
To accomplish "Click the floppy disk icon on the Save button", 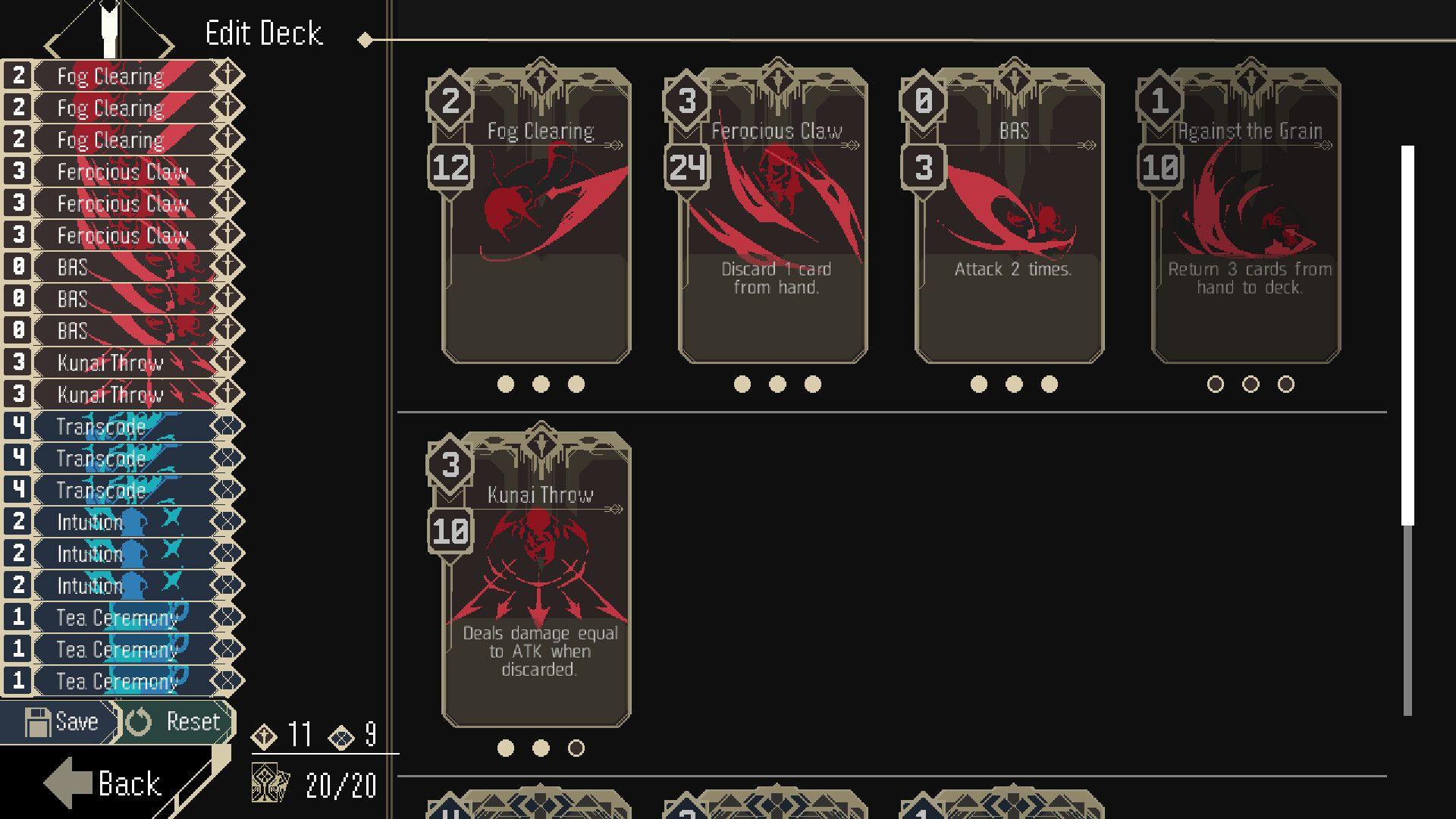I will tap(37, 720).
